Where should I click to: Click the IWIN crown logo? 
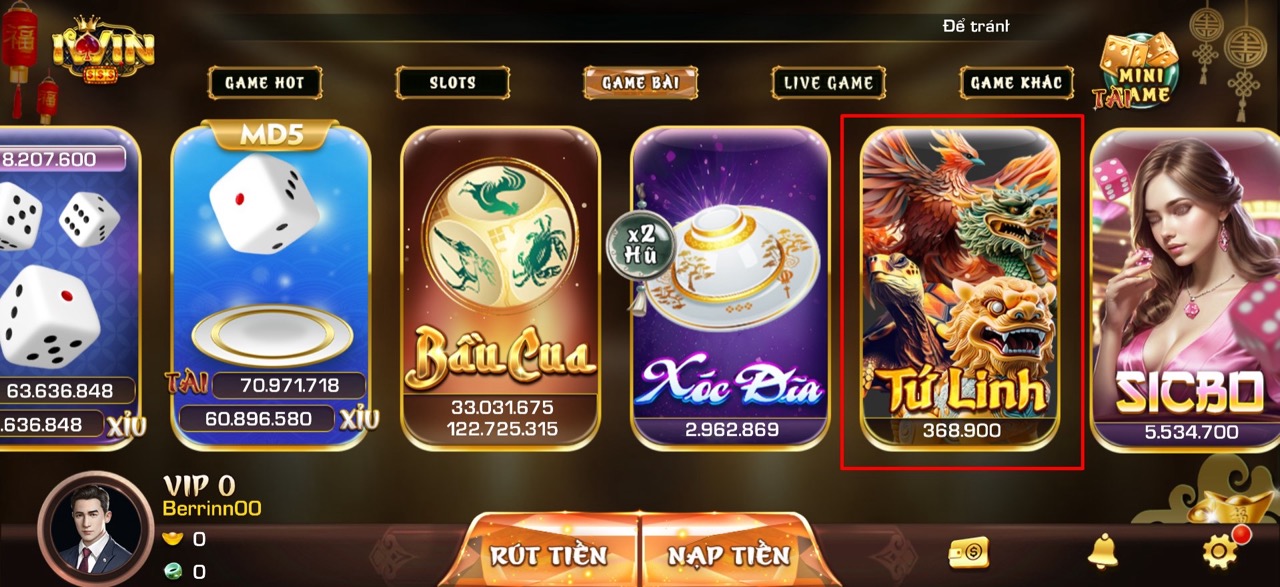(103, 52)
